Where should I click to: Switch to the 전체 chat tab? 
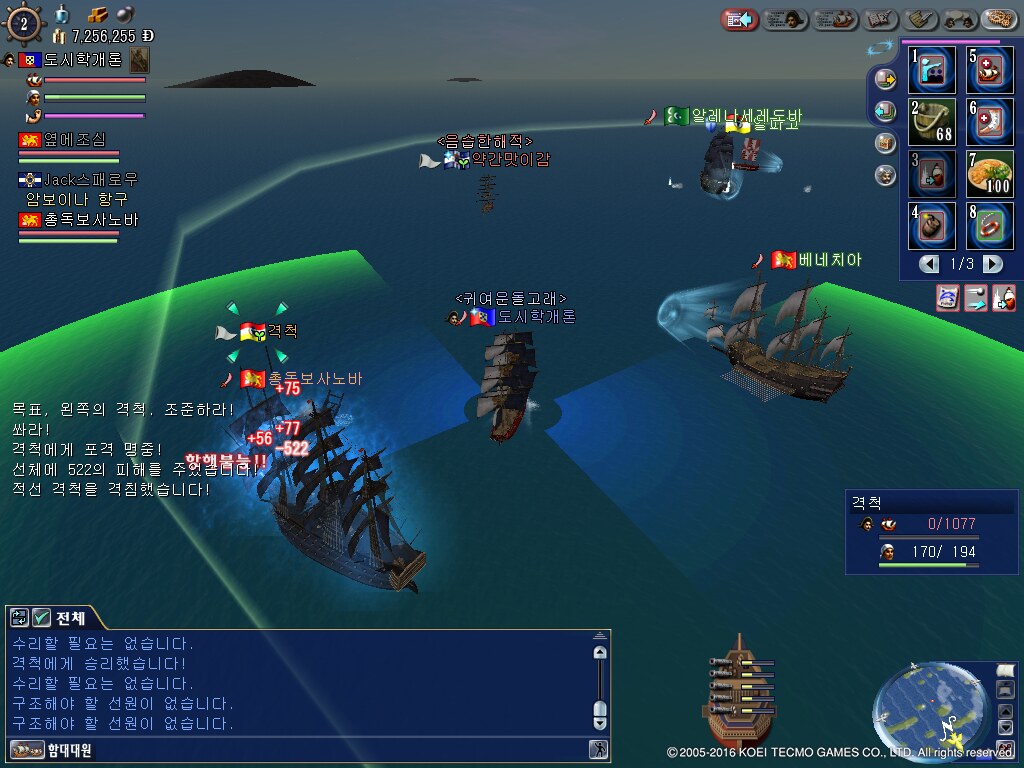[70, 617]
